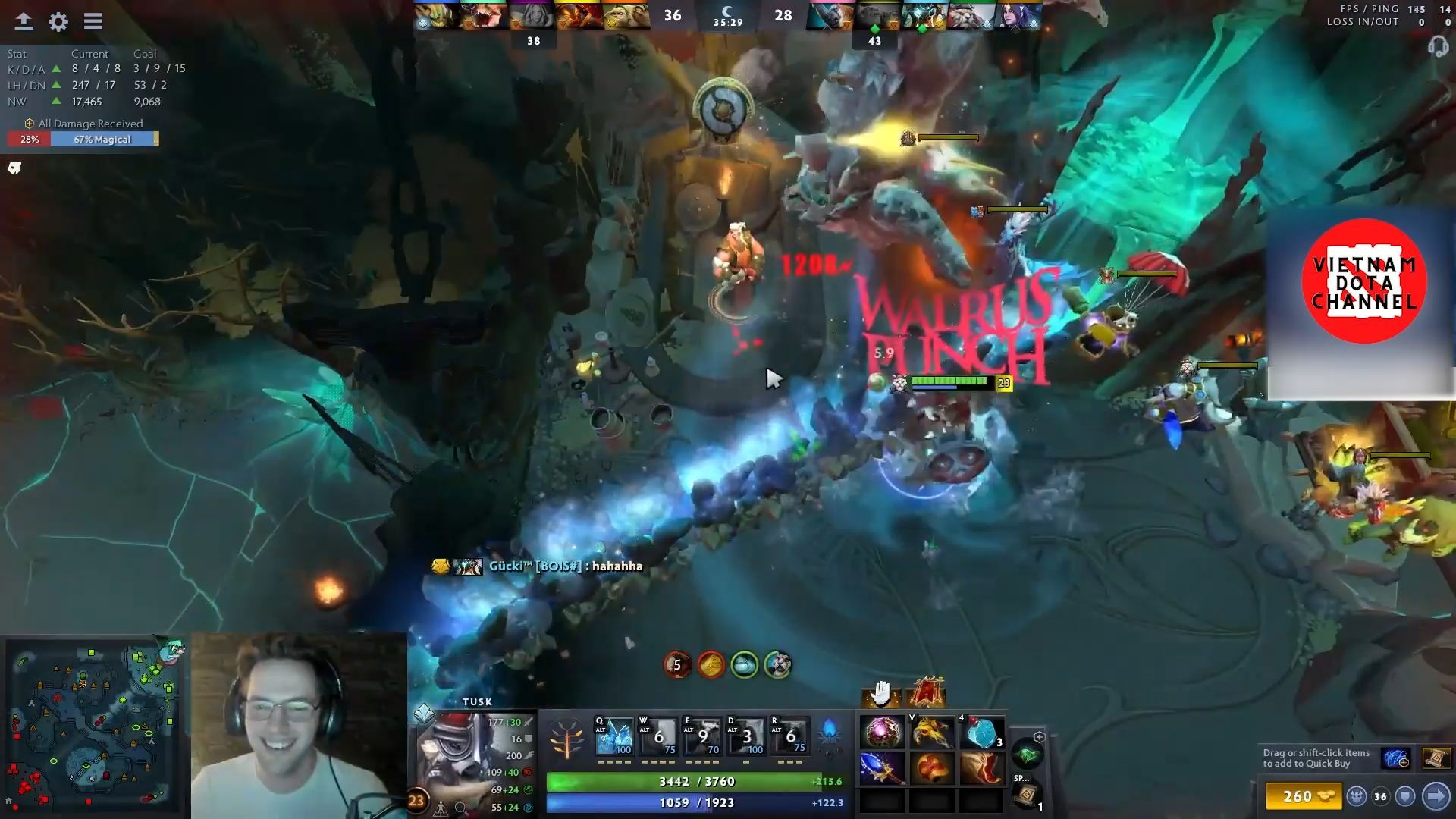Click the green neutral item slot
The height and width of the screenshot is (819, 1456).
tap(1028, 755)
